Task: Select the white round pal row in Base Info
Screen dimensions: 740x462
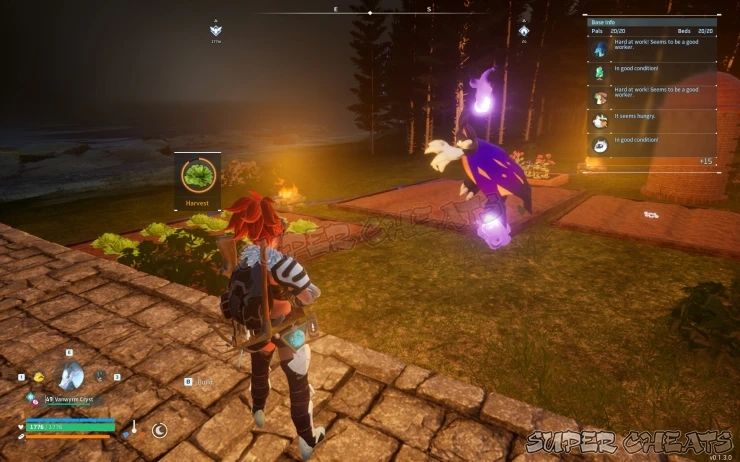Action: 651,144
